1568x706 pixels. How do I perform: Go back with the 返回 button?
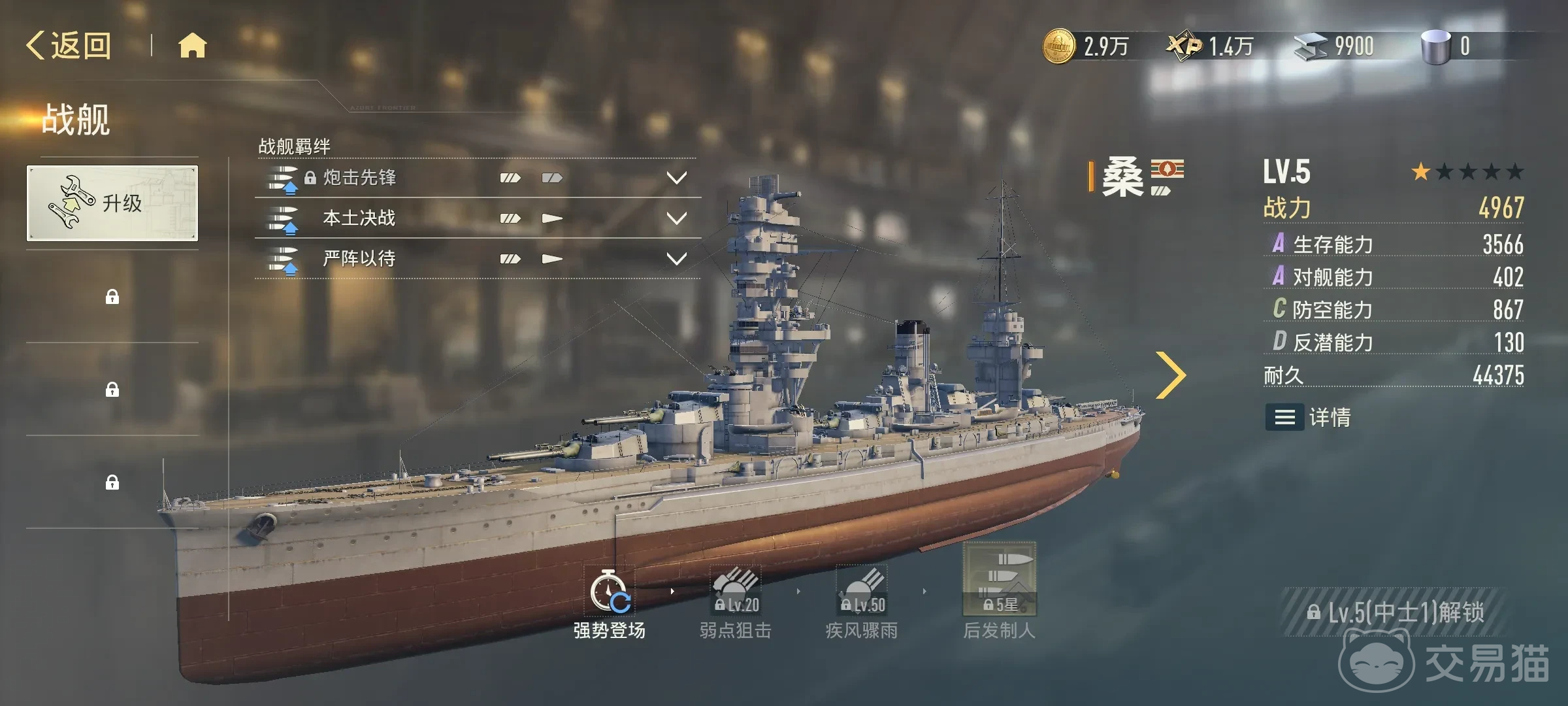(x=69, y=46)
